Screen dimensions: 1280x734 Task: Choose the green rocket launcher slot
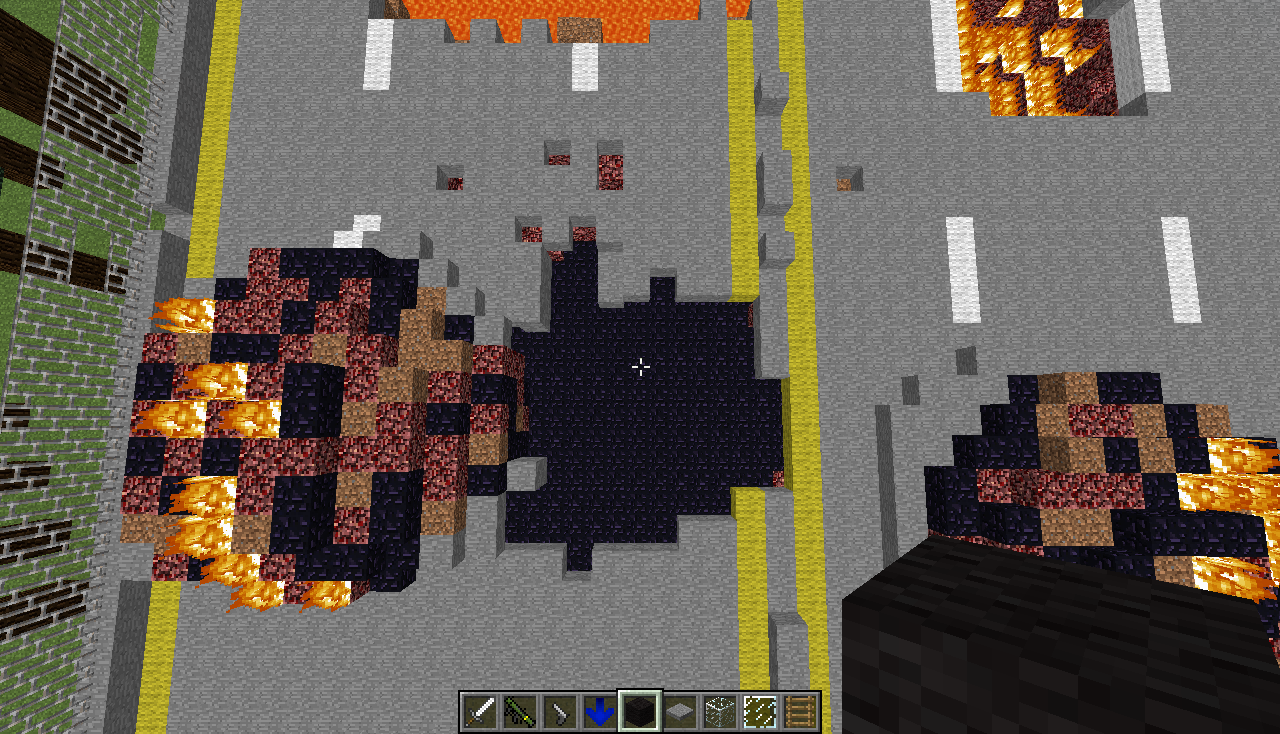point(520,711)
